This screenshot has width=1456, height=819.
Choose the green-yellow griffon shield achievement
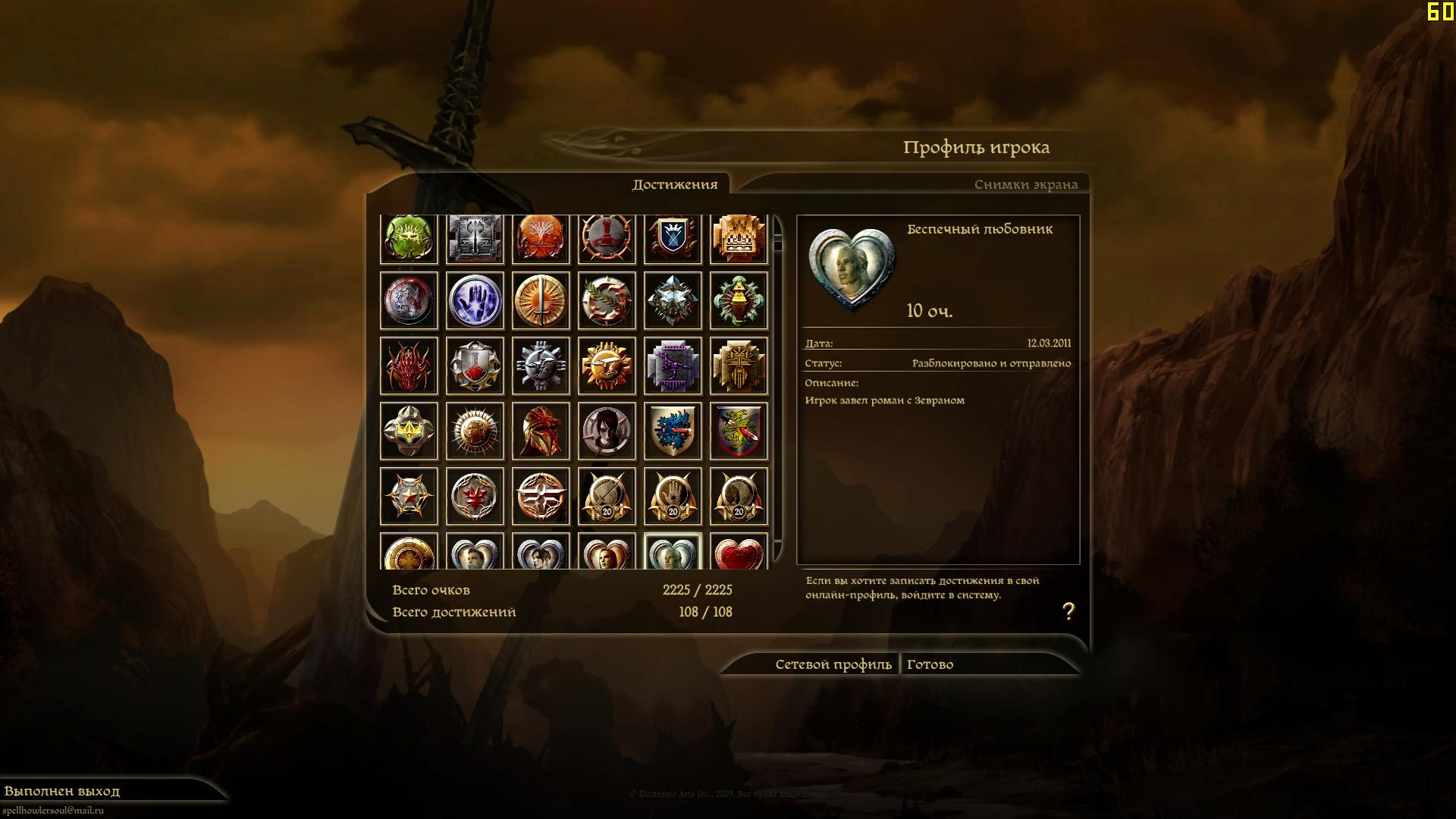click(739, 431)
